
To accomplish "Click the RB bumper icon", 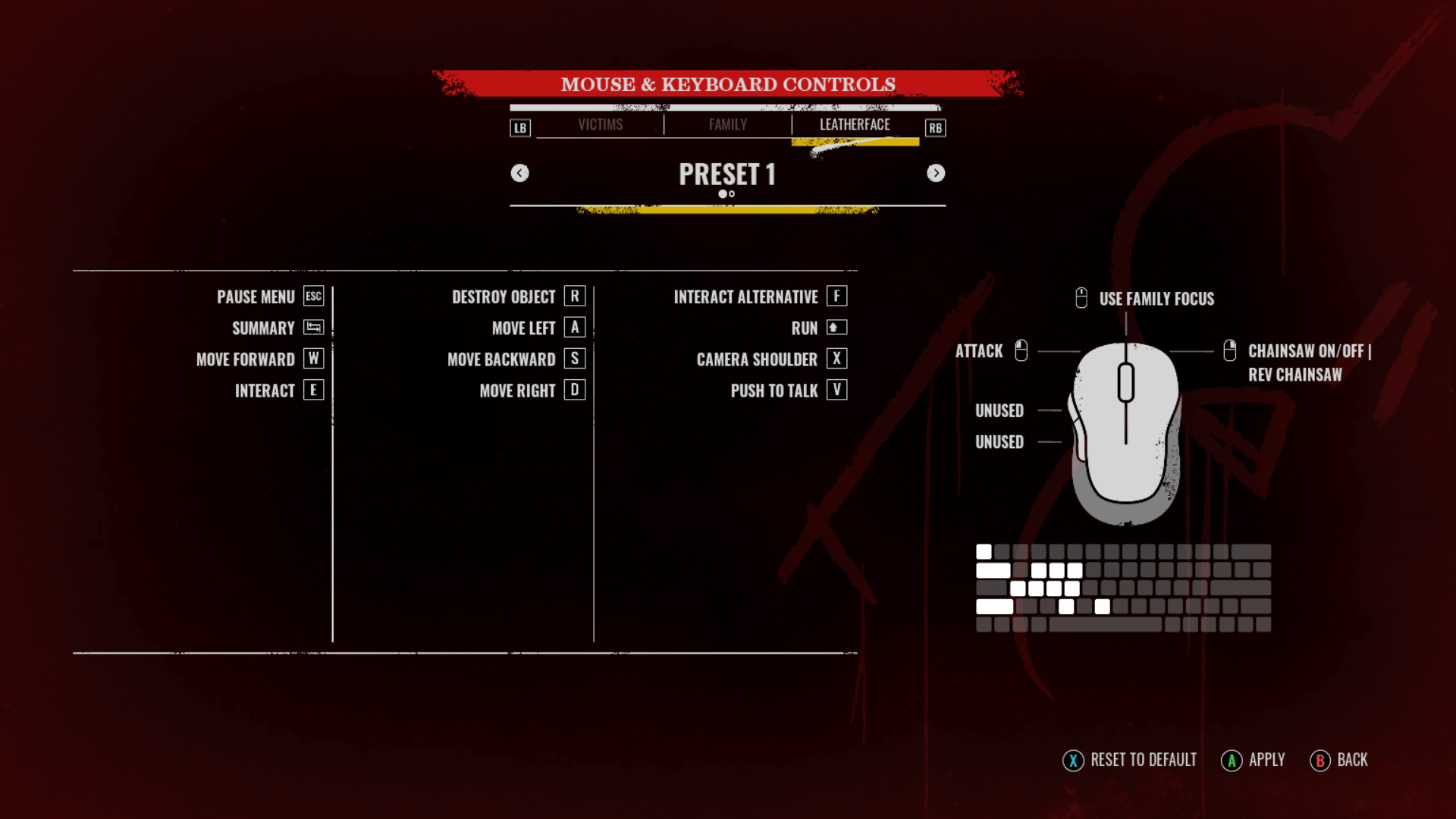I will click(935, 127).
